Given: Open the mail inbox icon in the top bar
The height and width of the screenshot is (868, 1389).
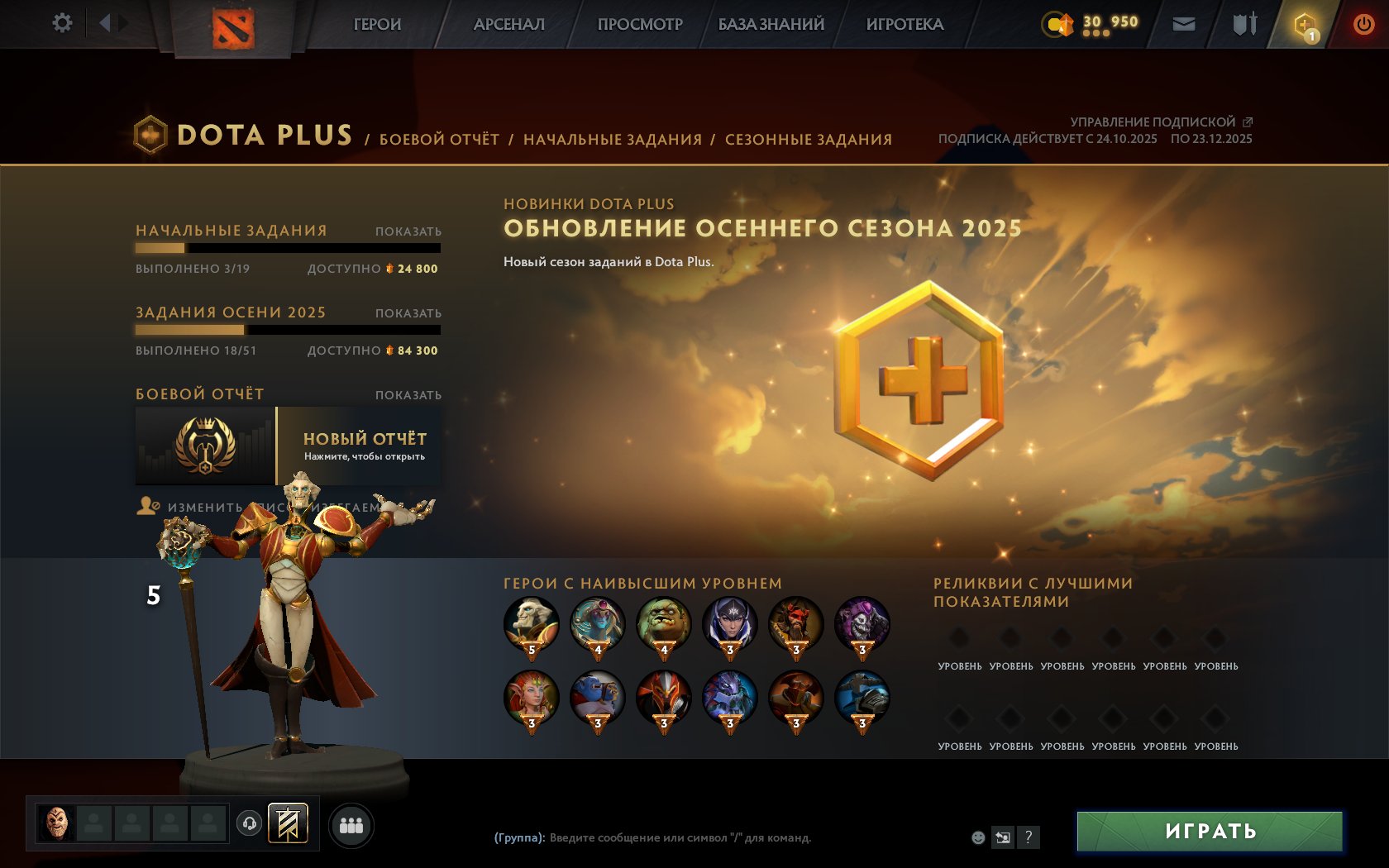Looking at the screenshot, I should click(x=1185, y=24).
